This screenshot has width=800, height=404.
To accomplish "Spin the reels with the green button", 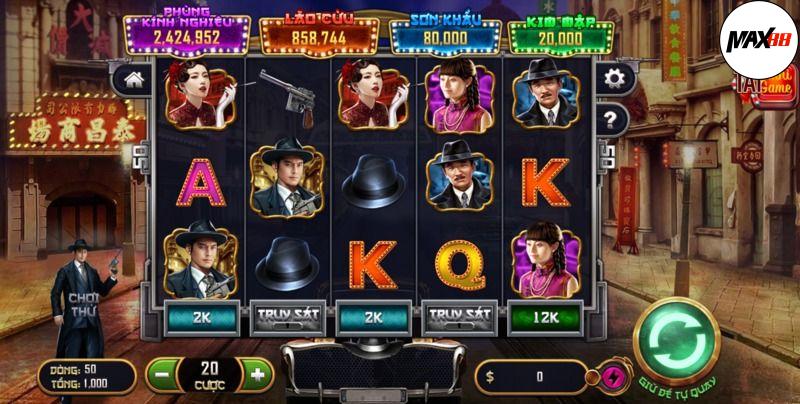I will [x=677, y=343].
